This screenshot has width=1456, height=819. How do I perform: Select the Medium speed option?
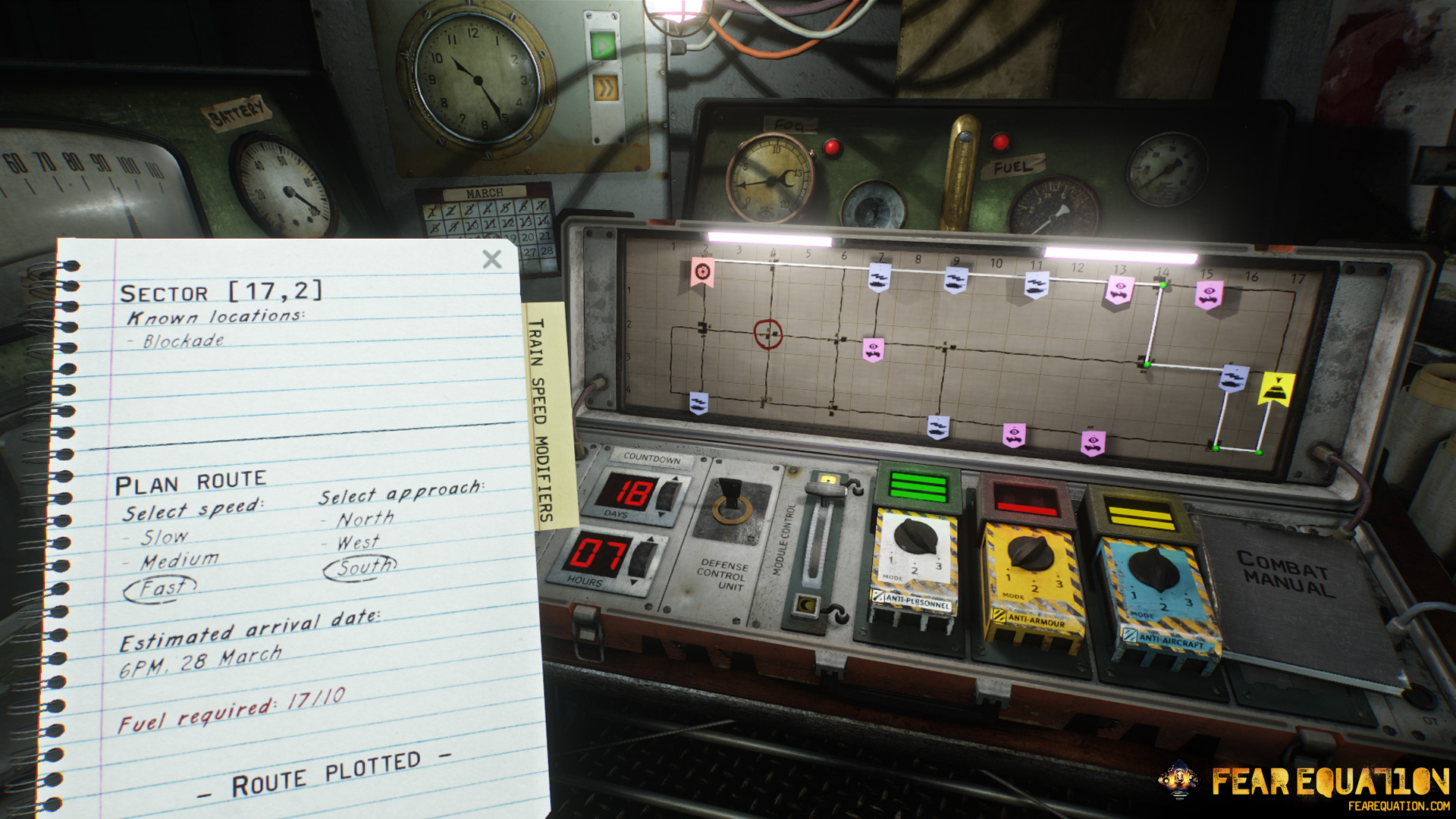pyautogui.click(x=179, y=561)
